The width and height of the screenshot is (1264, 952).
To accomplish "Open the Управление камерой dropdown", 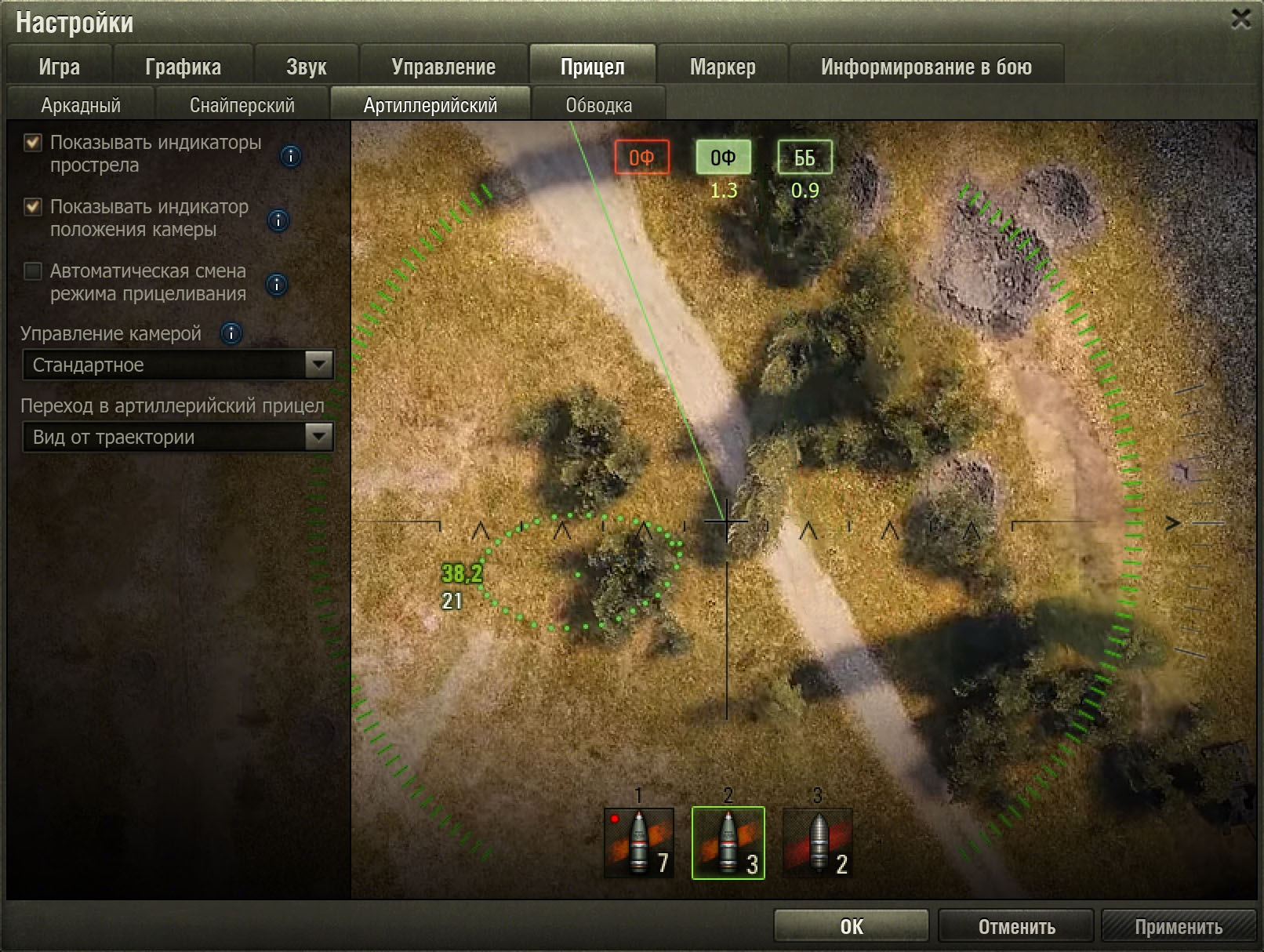I will pos(178,365).
